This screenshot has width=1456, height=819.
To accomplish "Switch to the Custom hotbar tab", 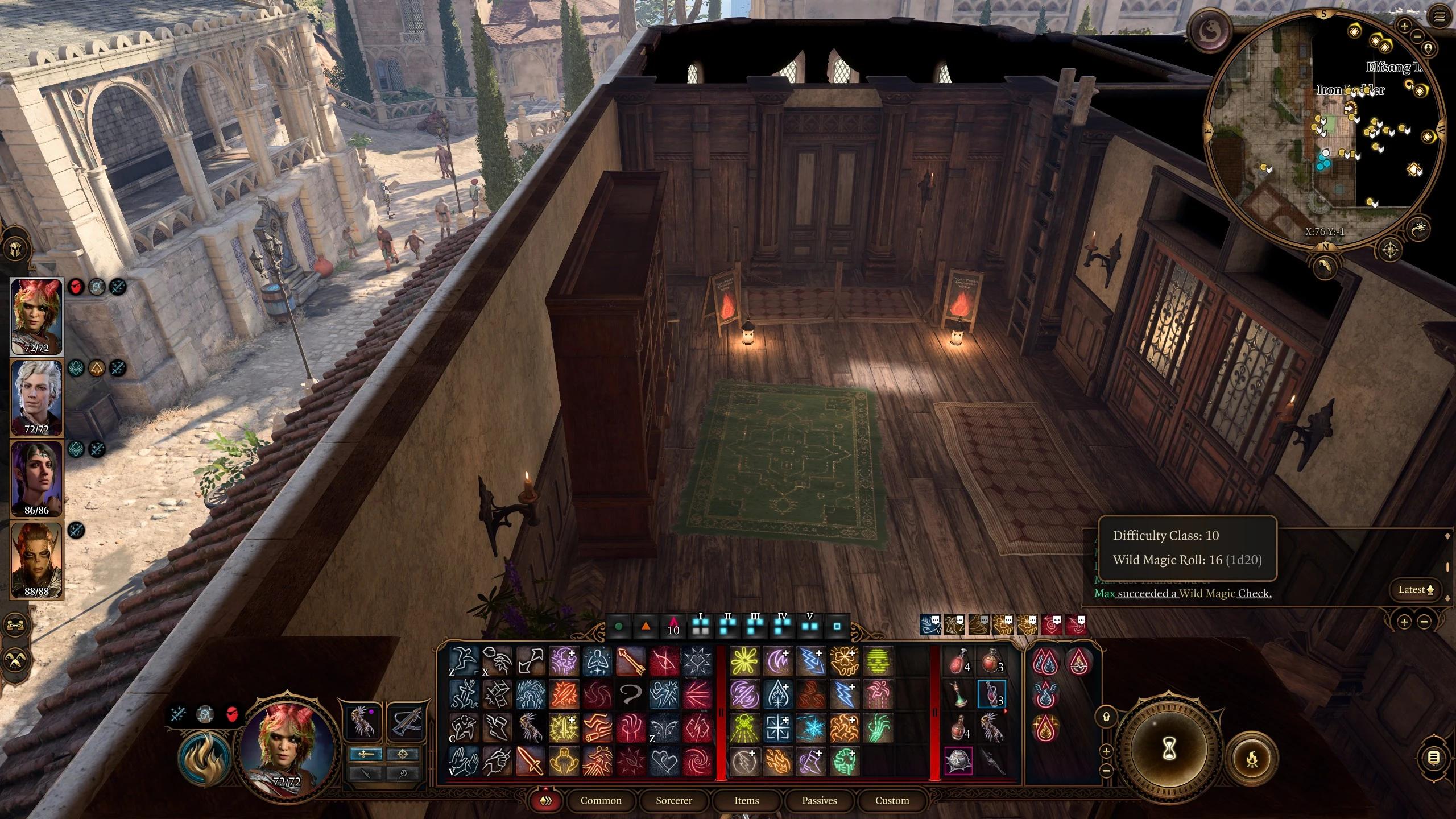I will pos(892,800).
